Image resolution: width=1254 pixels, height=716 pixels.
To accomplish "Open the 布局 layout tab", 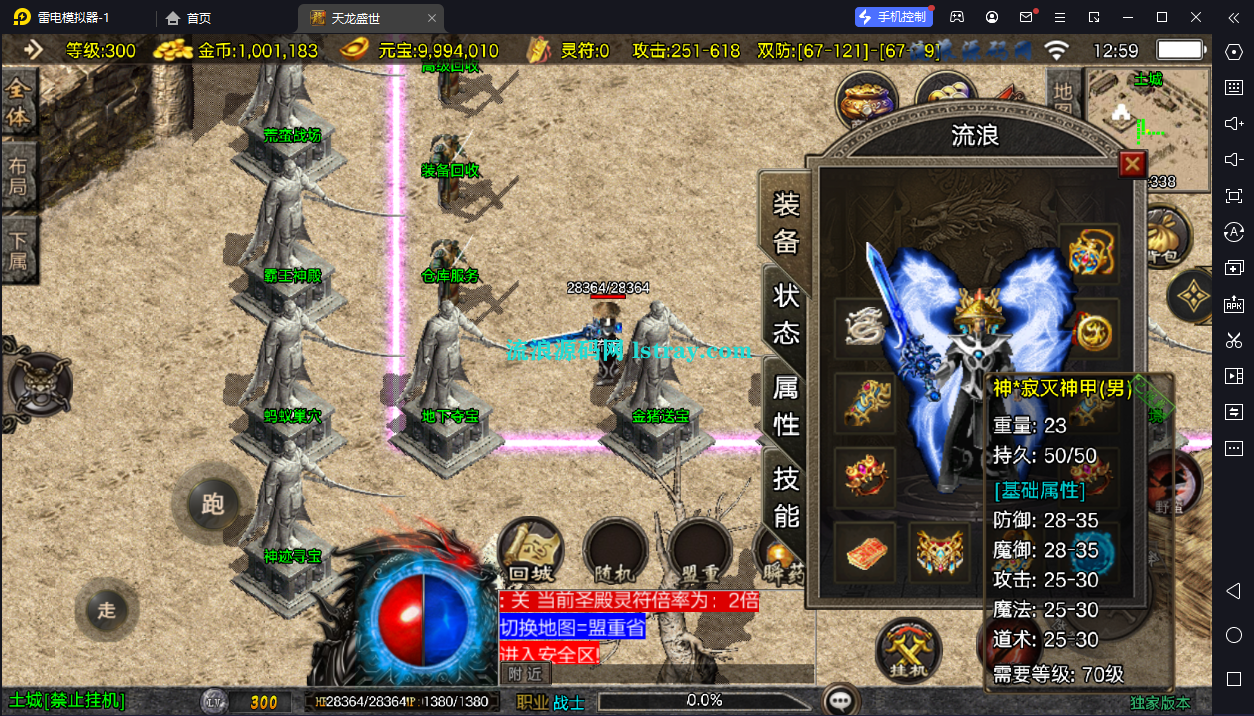I will (x=18, y=177).
